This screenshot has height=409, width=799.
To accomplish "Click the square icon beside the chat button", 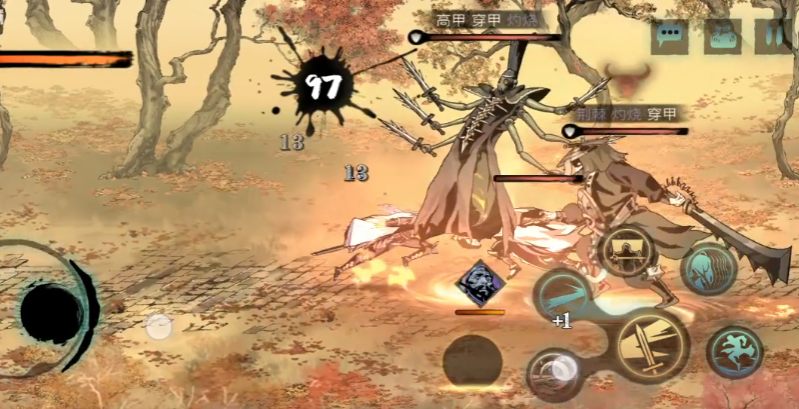I will coord(721,37).
